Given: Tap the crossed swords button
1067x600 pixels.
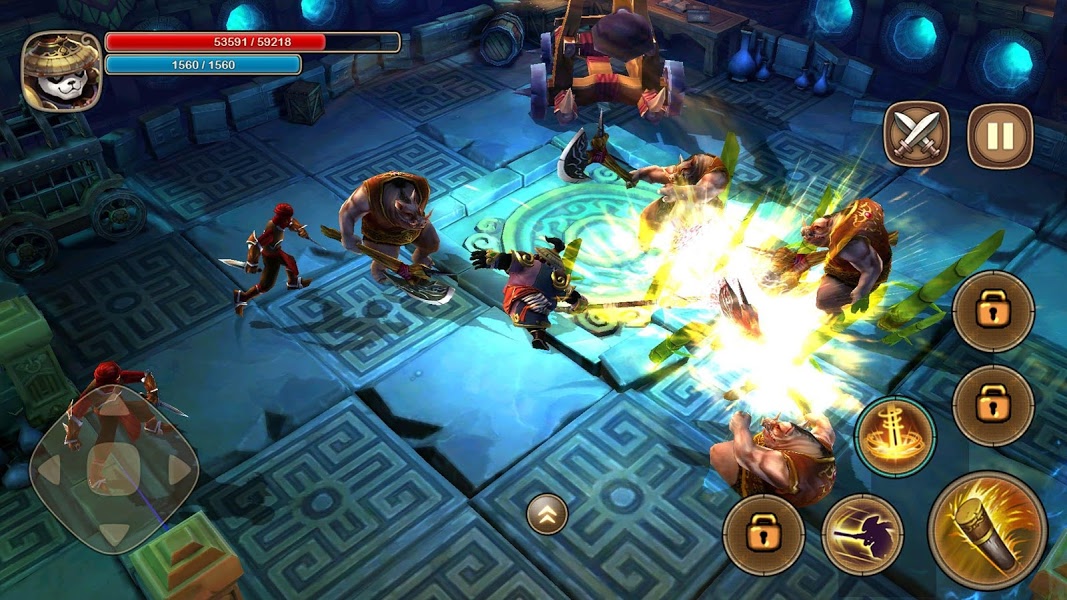Looking at the screenshot, I should [916, 136].
